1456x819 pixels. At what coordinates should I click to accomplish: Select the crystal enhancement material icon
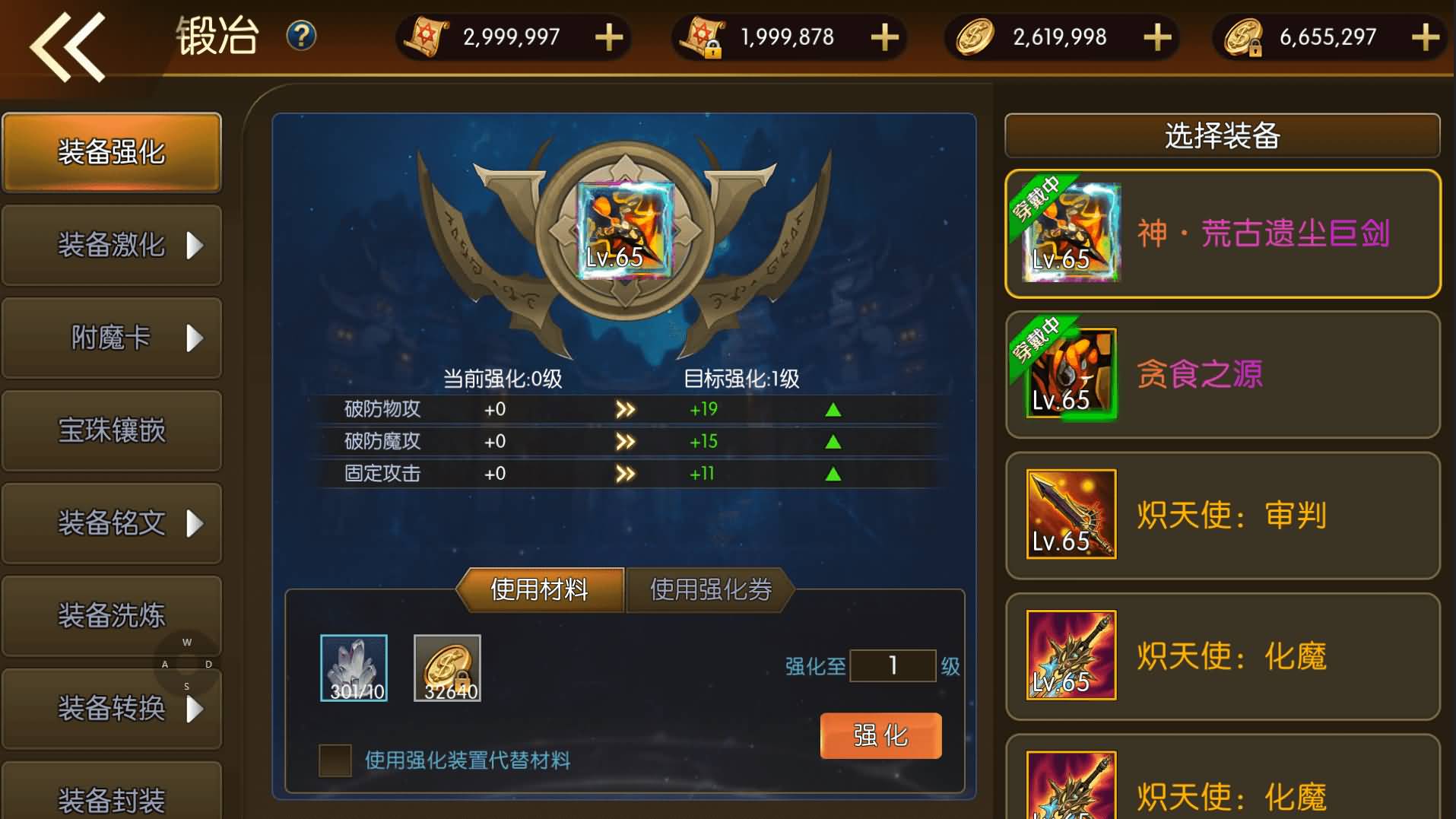click(x=354, y=668)
